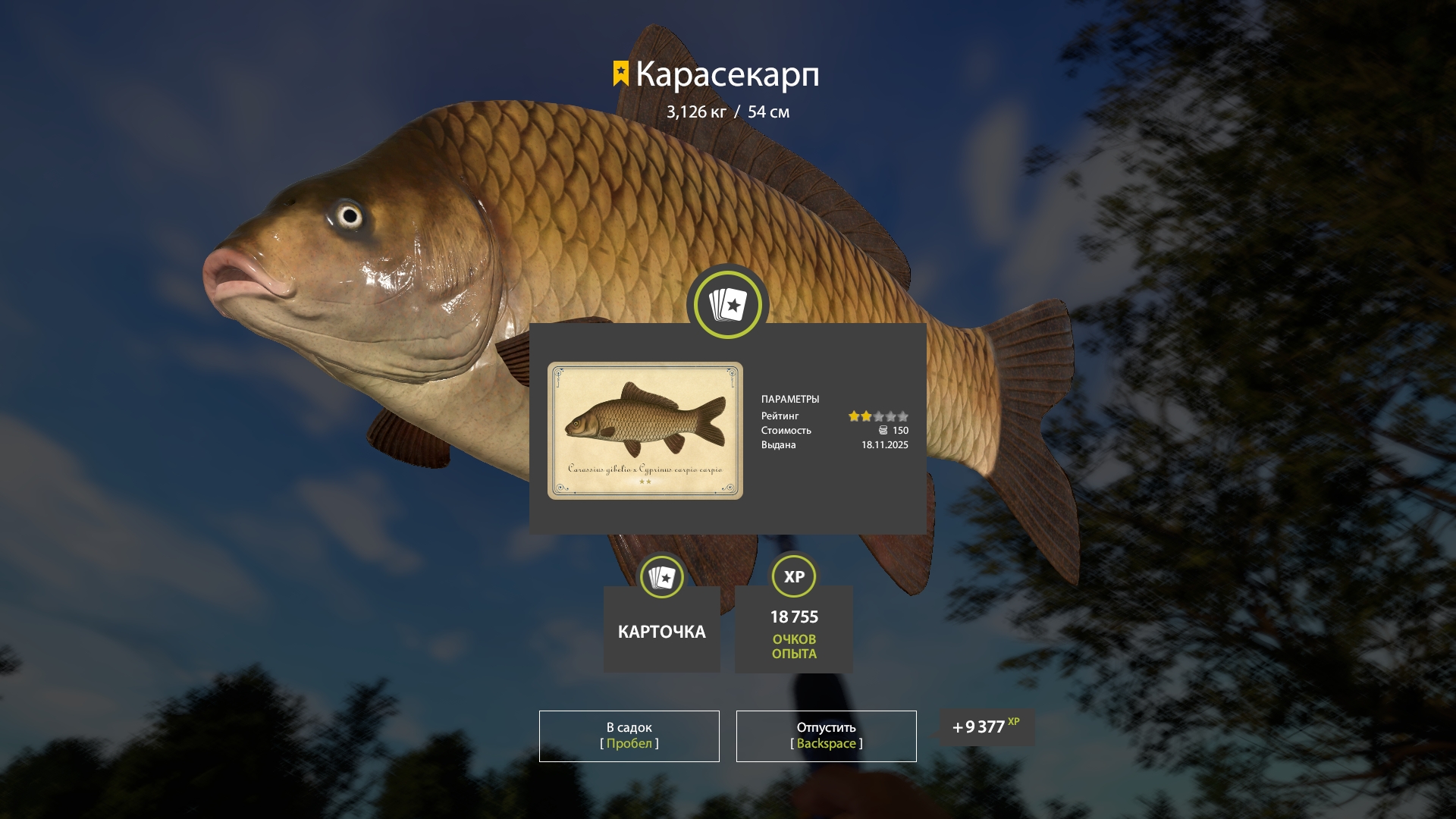Viewport: 1456px width, 819px height.
Task: Click the +9 377 XP badge
Action: click(986, 726)
